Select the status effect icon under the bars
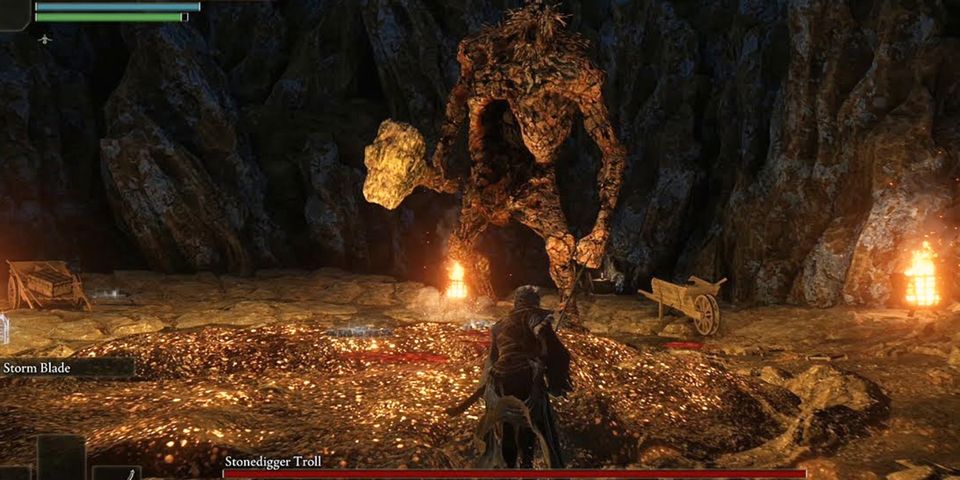960x480 pixels. pyautogui.click(x=44, y=39)
